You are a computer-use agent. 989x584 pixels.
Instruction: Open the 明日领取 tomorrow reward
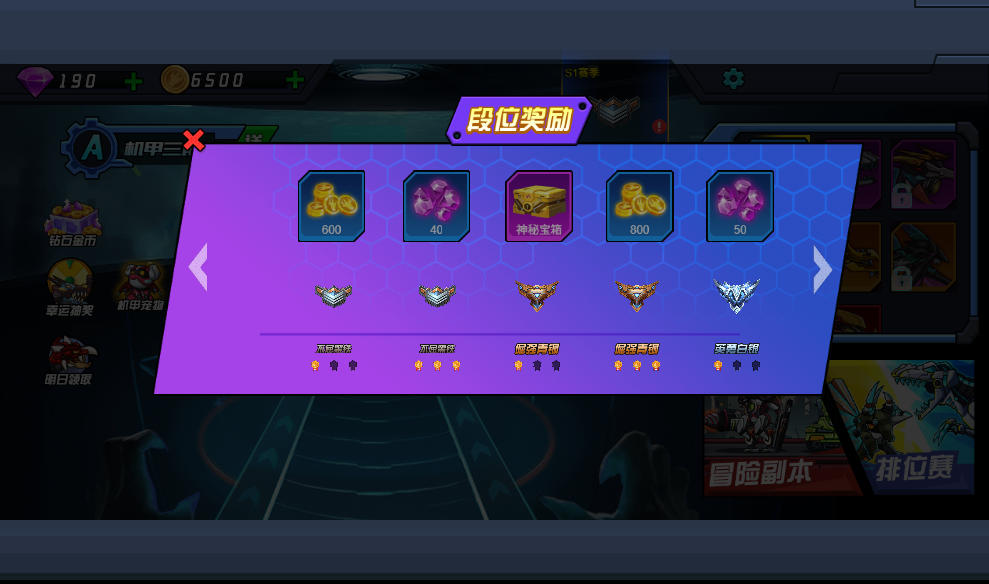[x=71, y=359]
